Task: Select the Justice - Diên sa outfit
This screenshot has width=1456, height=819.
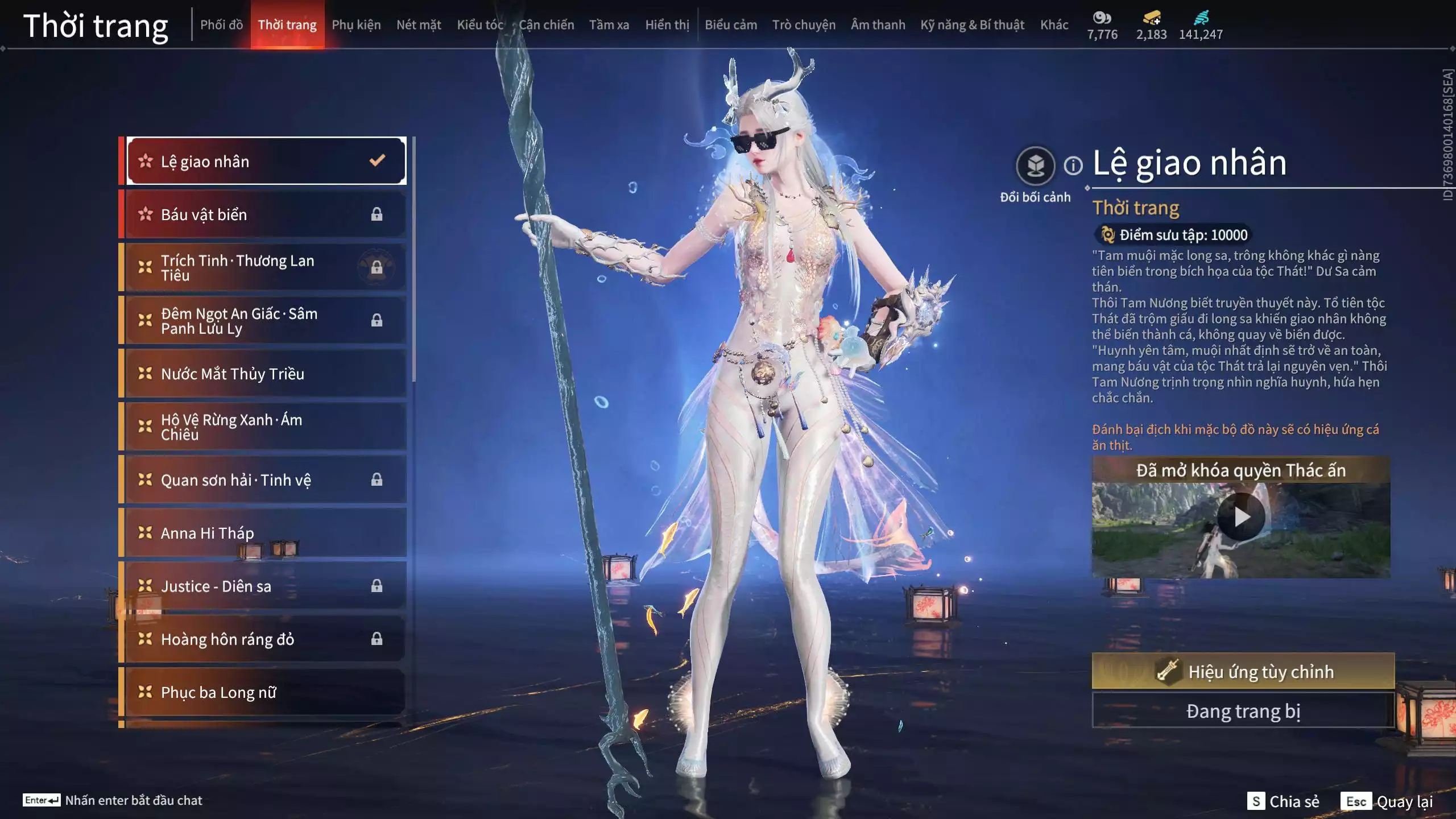Action: click(x=266, y=586)
